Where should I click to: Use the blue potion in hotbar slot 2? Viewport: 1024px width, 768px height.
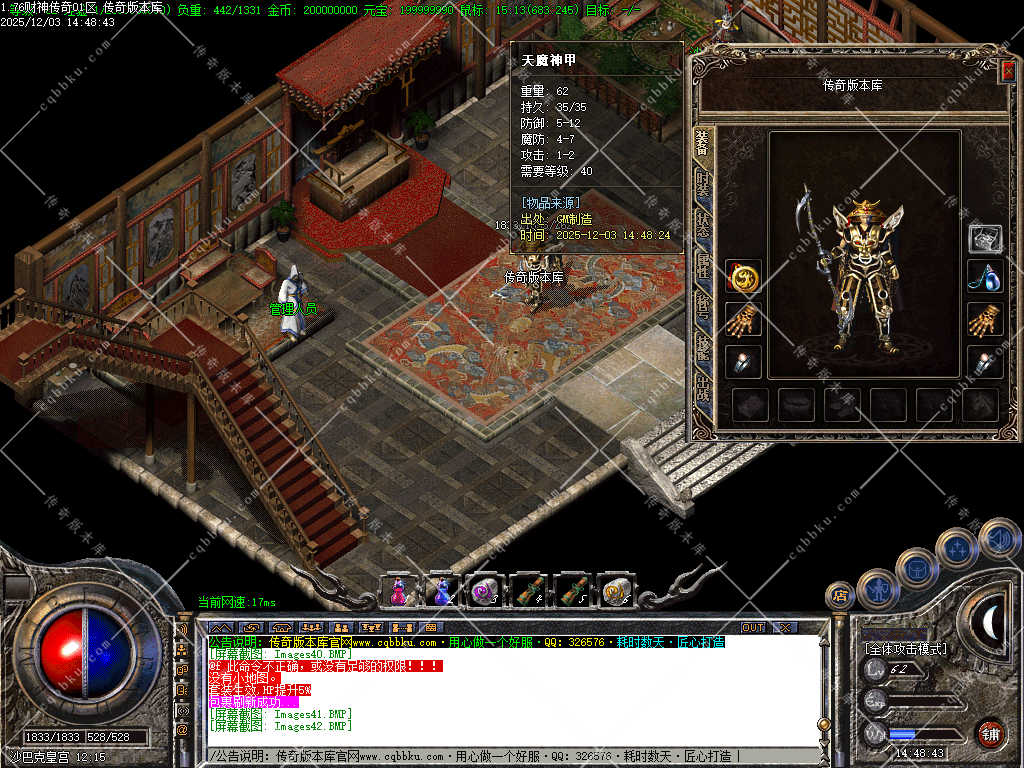441,591
